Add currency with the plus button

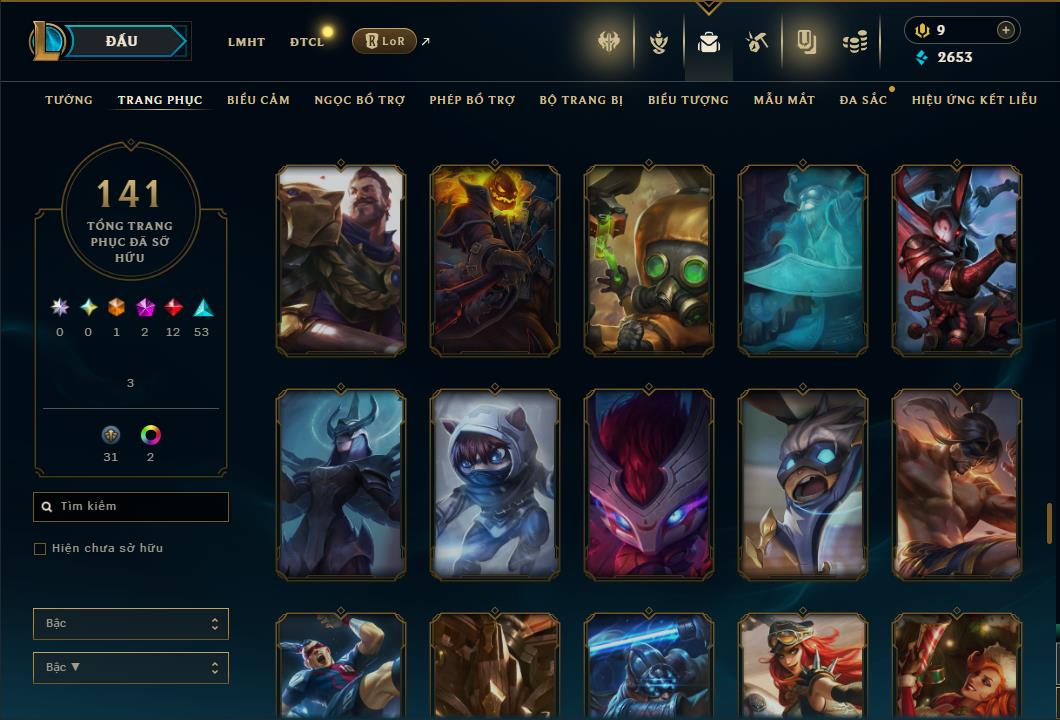click(x=1005, y=30)
